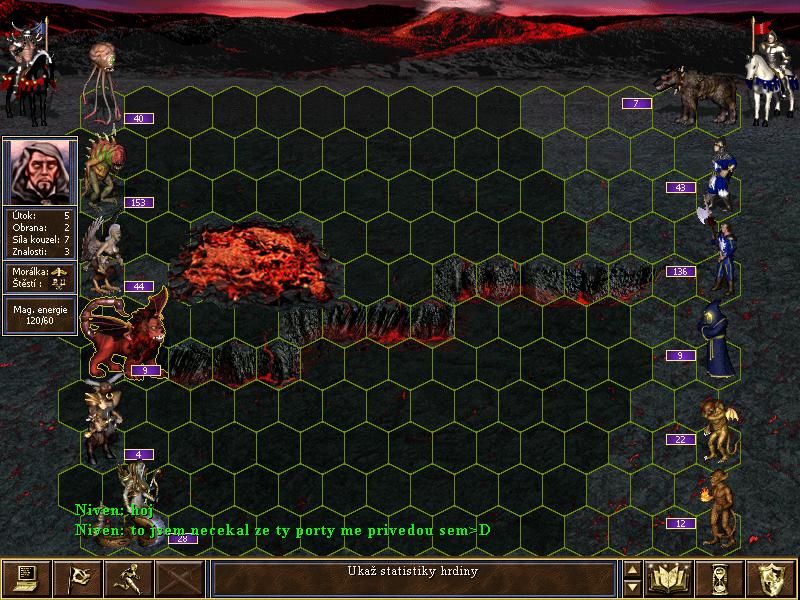The width and height of the screenshot is (800, 600).
Task: Click the hero portrait in the stats panel
Action: tap(40, 169)
